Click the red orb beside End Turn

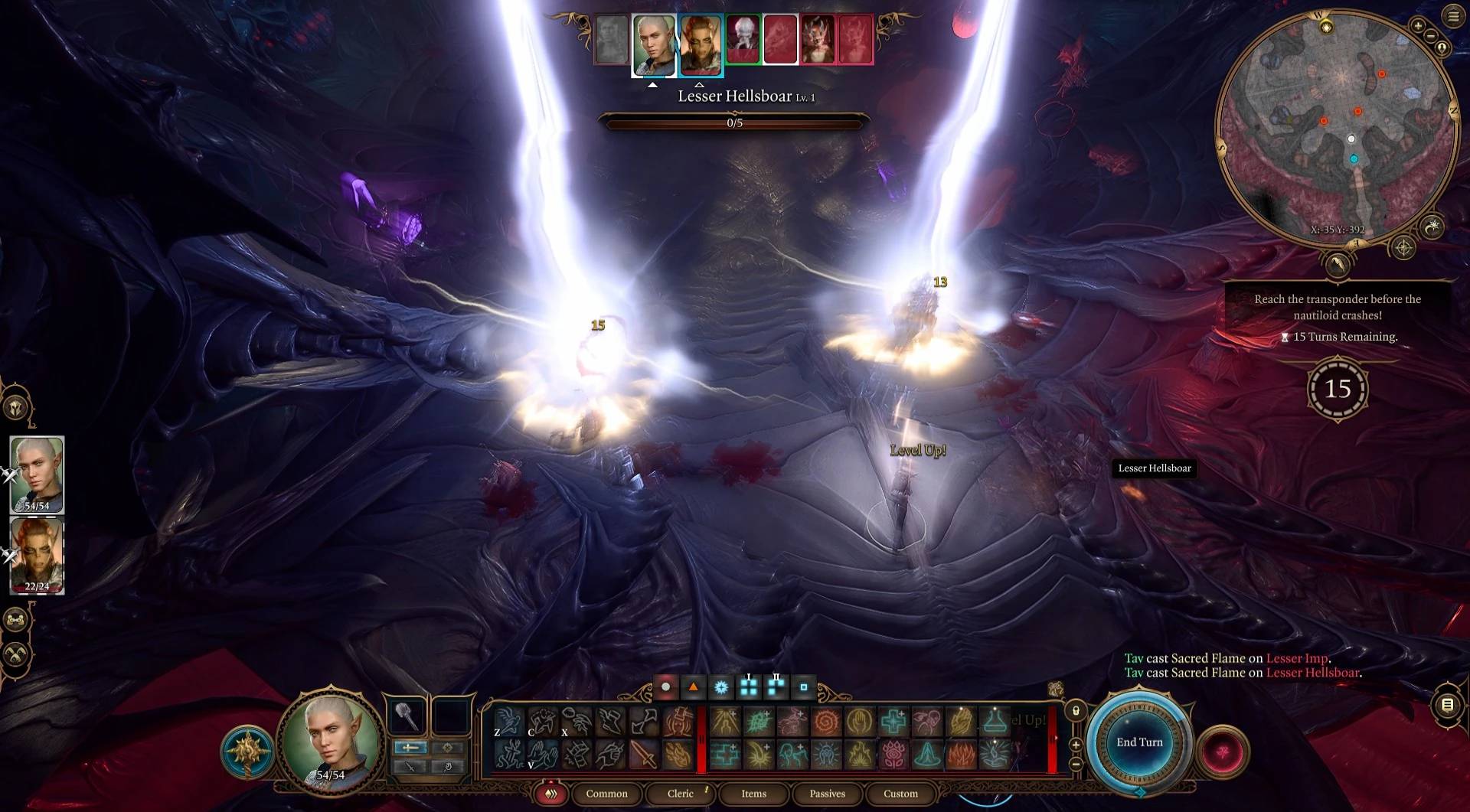[x=1223, y=751]
